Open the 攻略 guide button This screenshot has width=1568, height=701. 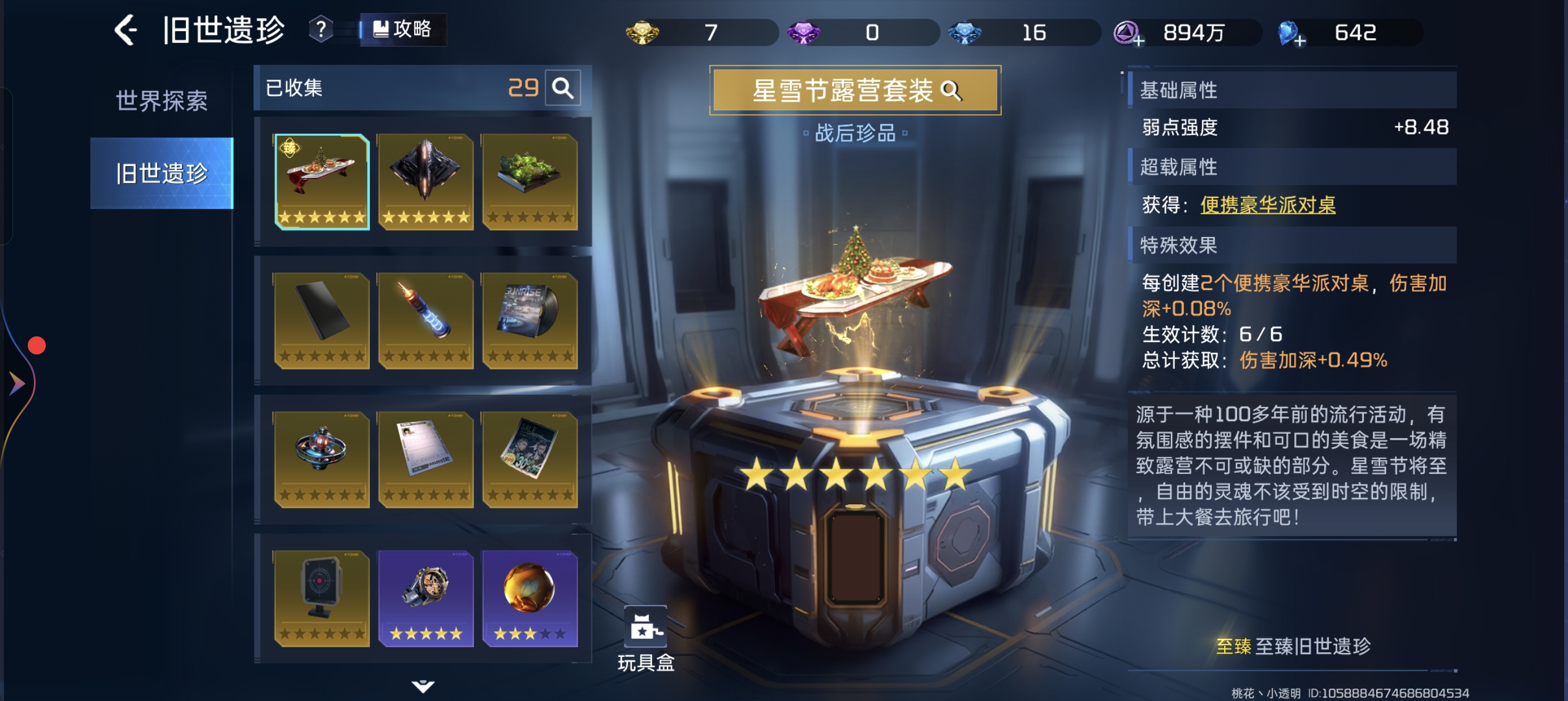[x=403, y=29]
